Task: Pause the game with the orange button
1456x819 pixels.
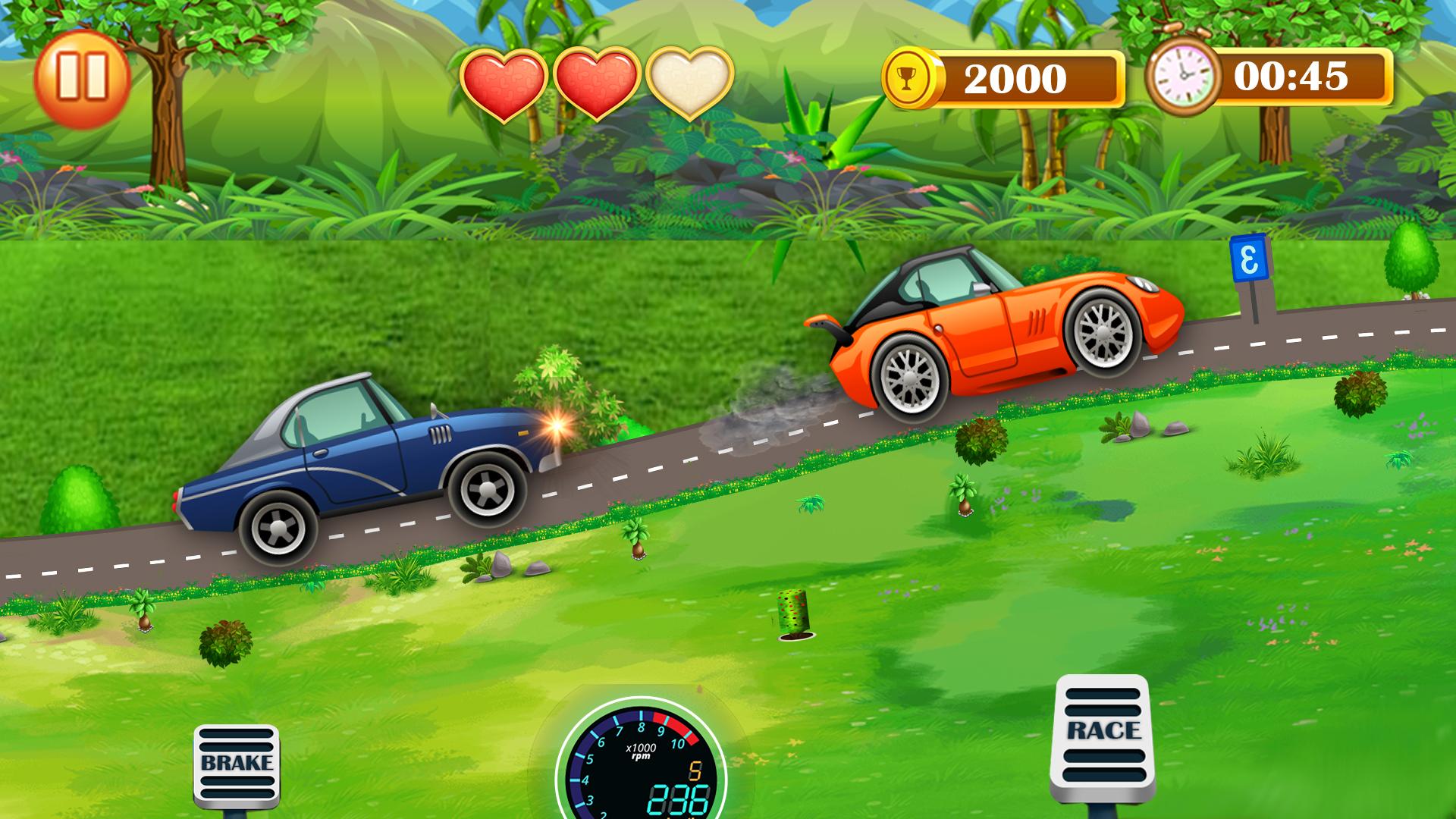Action: (x=82, y=77)
